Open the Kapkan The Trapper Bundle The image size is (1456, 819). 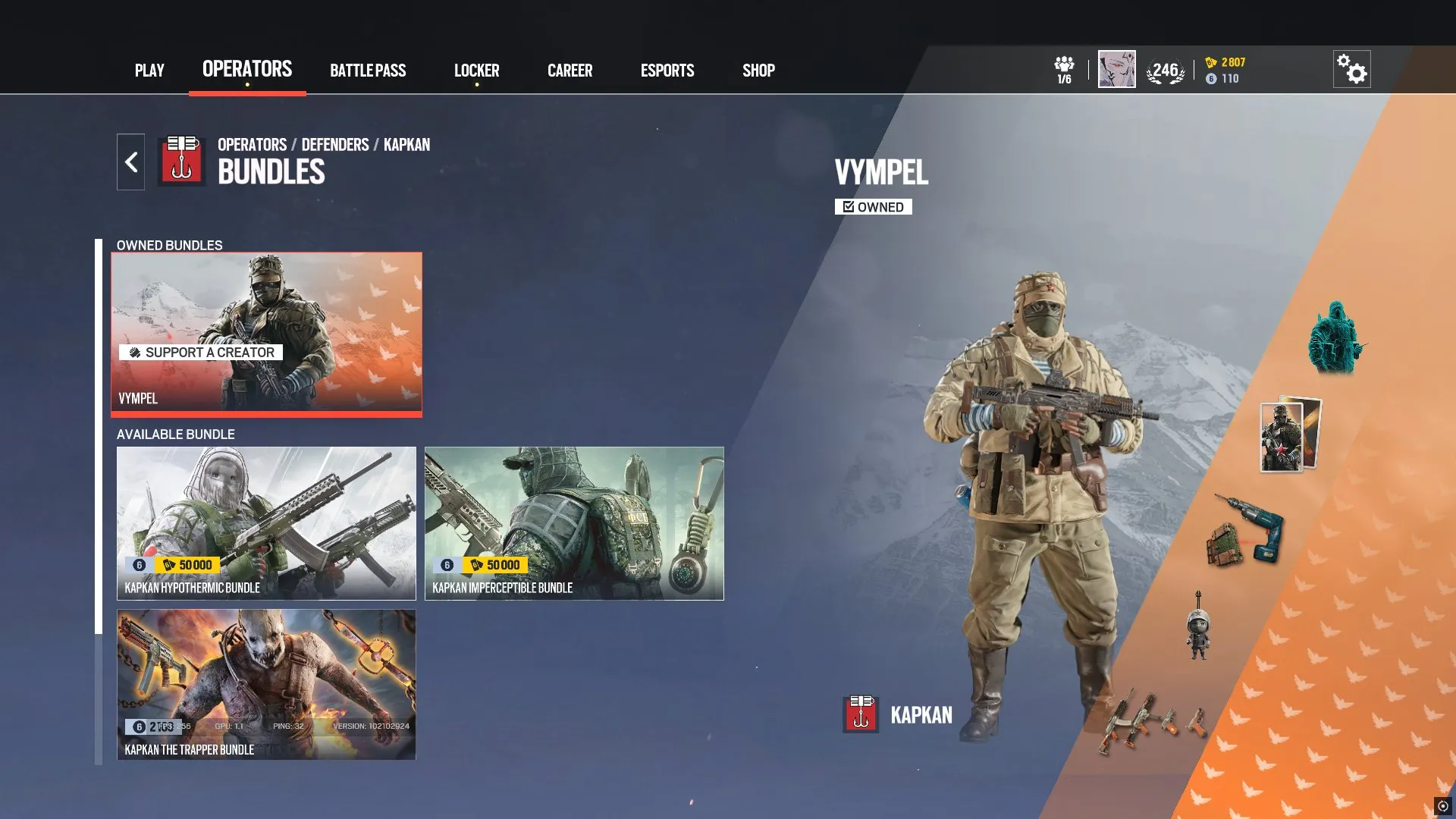pos(265,684)
